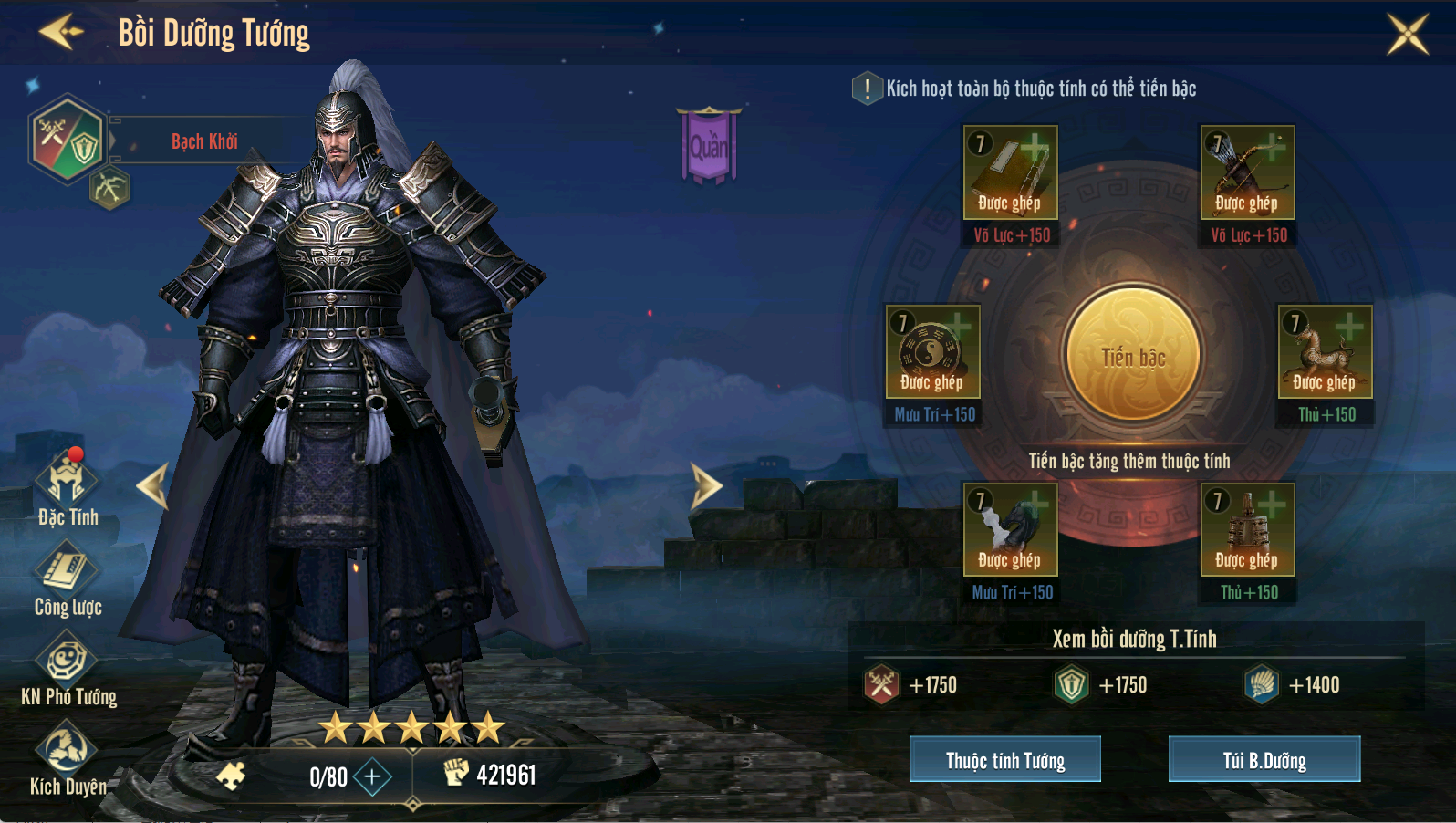The height and width of the screenshot is (823, 1456).
Task: View Xem bồi dưỡng T.Tính details
Action: (x=1134, y=639)
